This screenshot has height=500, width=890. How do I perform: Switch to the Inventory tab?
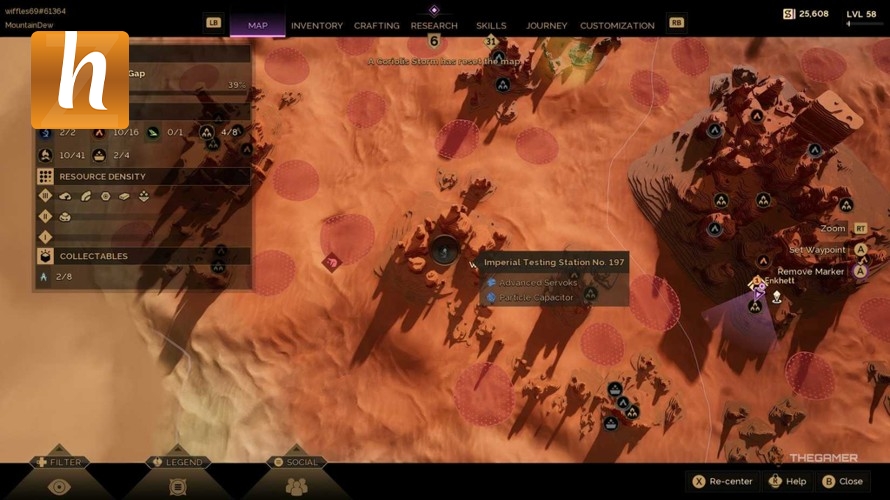316,25
